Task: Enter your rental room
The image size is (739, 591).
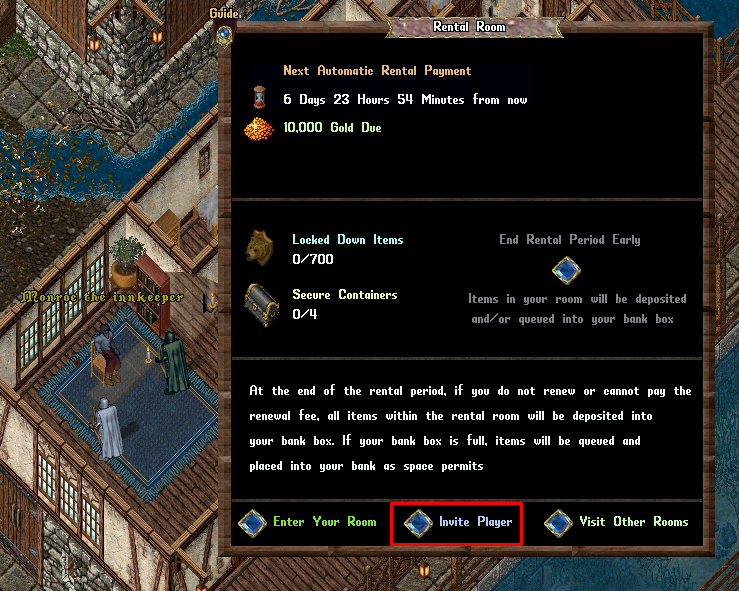Action: pyautogui.click(x=254, y=522)
